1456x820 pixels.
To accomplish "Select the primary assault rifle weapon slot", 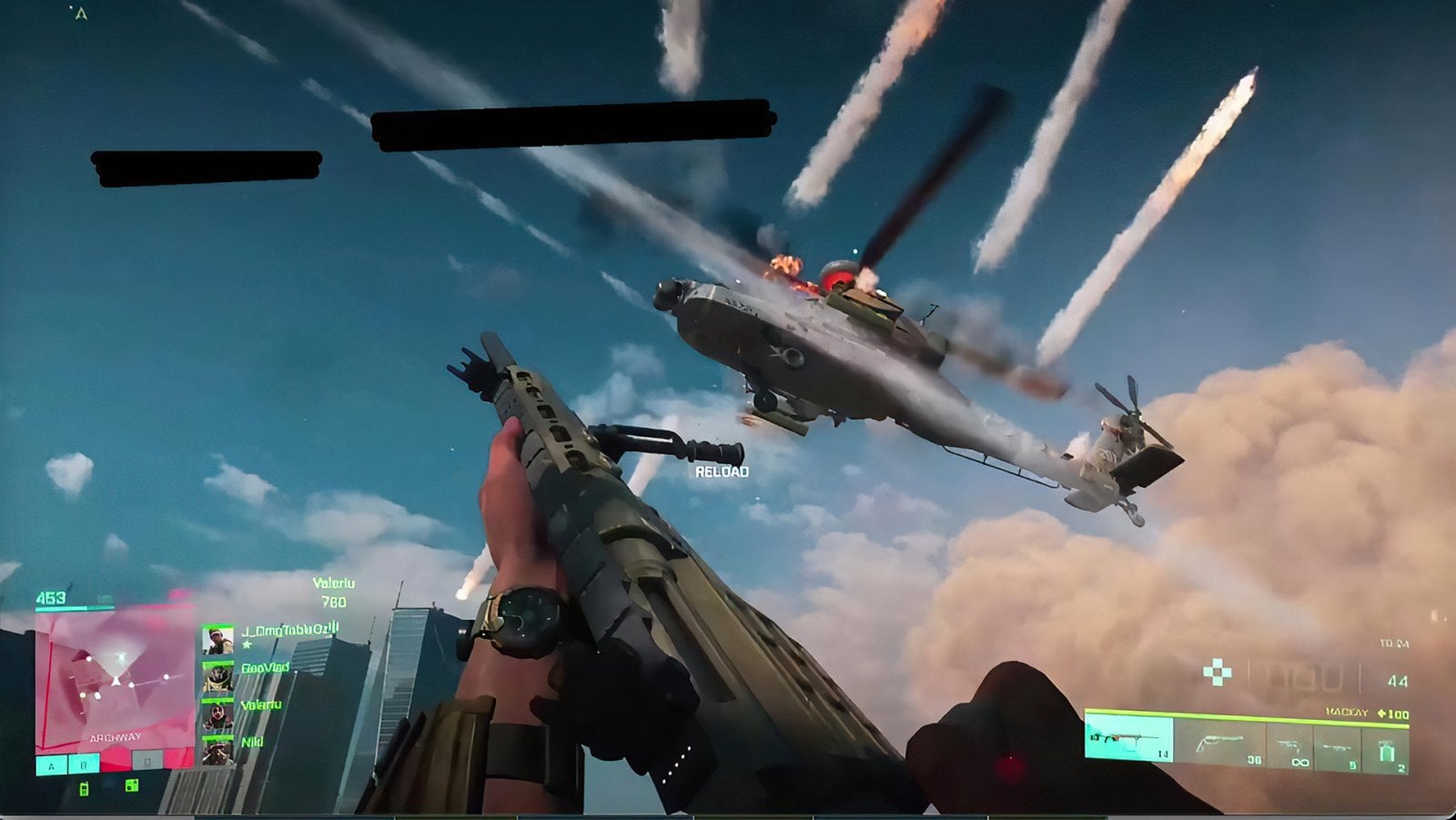I will 1126,738.
